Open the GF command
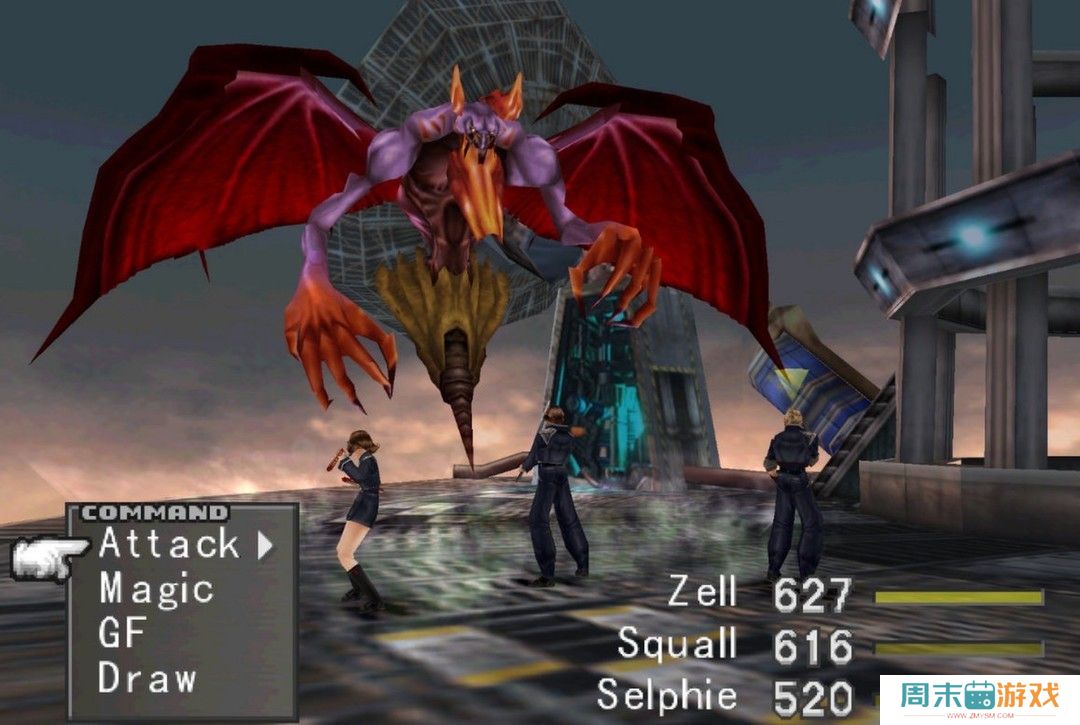The height and width of the screenshot is (725, 1080). pos(123,632)
